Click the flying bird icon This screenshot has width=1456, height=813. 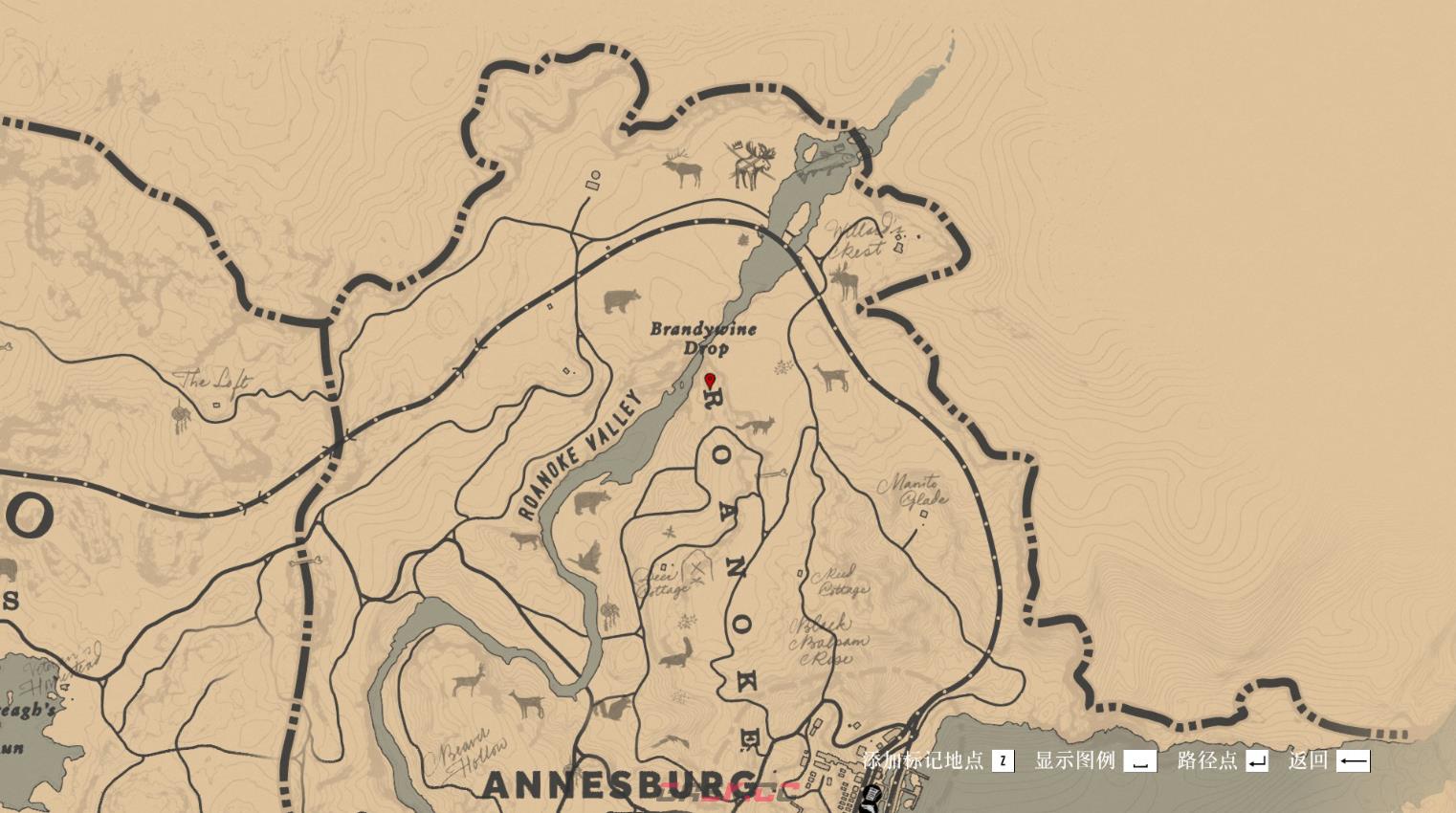585,558
